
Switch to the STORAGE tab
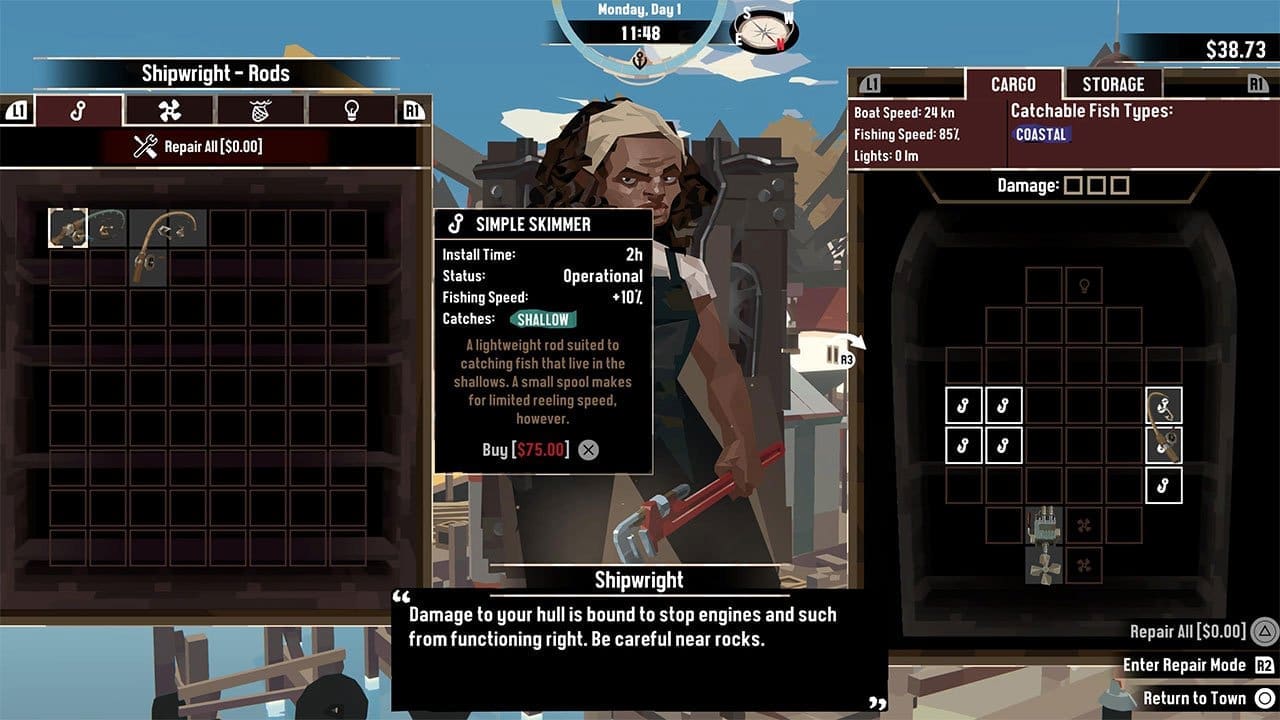click(x=1113, y=84)
